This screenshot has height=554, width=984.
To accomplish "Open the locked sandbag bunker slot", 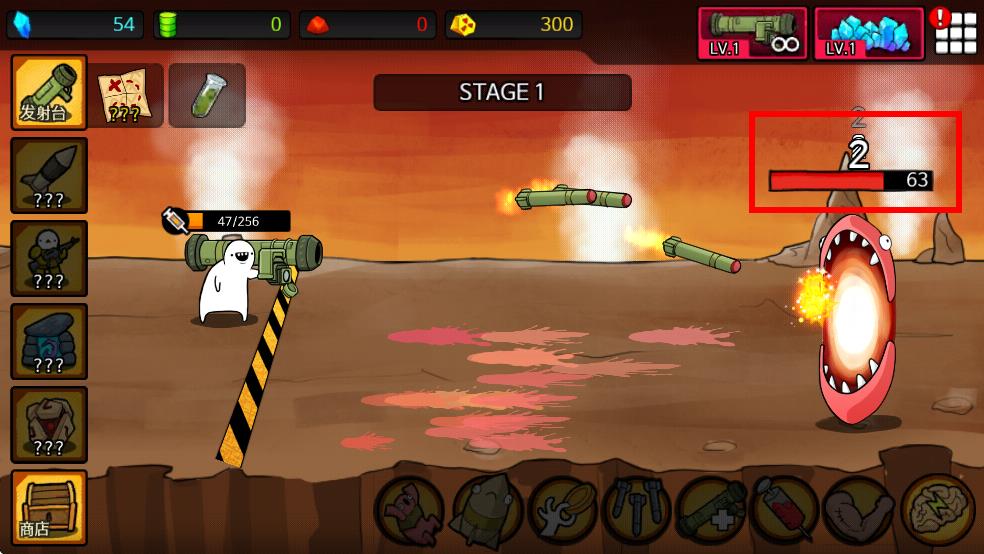I will pyautogui.click(x=49, y=341).
